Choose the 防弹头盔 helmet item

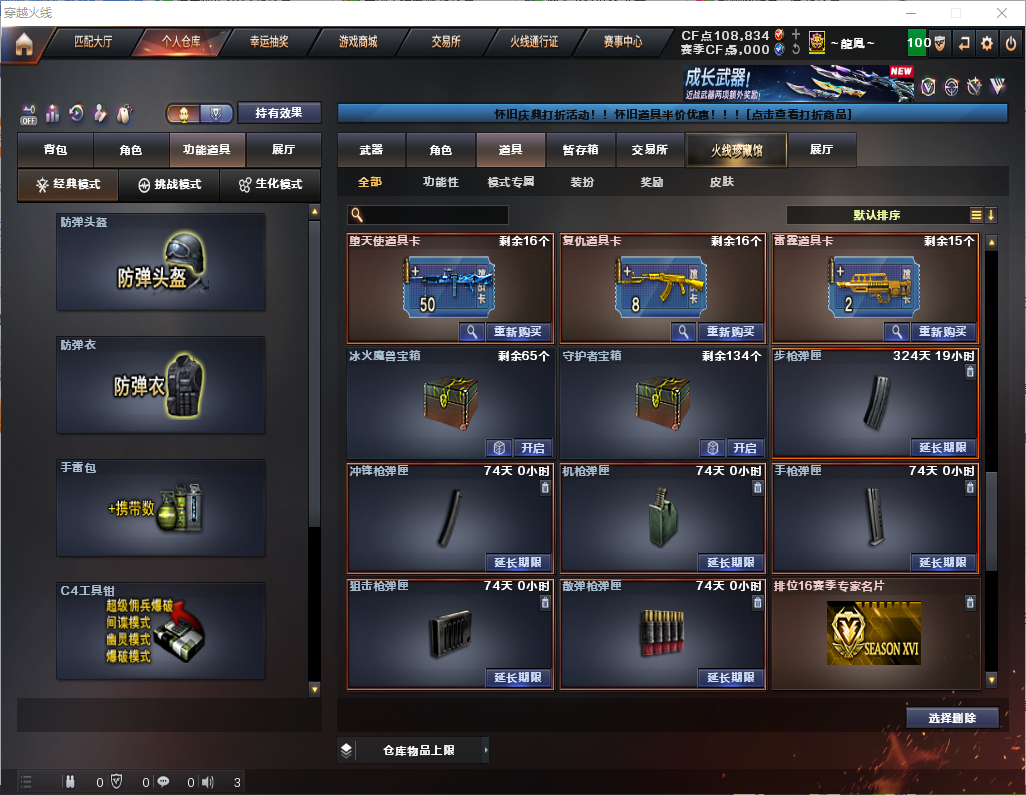click(161, 262)
